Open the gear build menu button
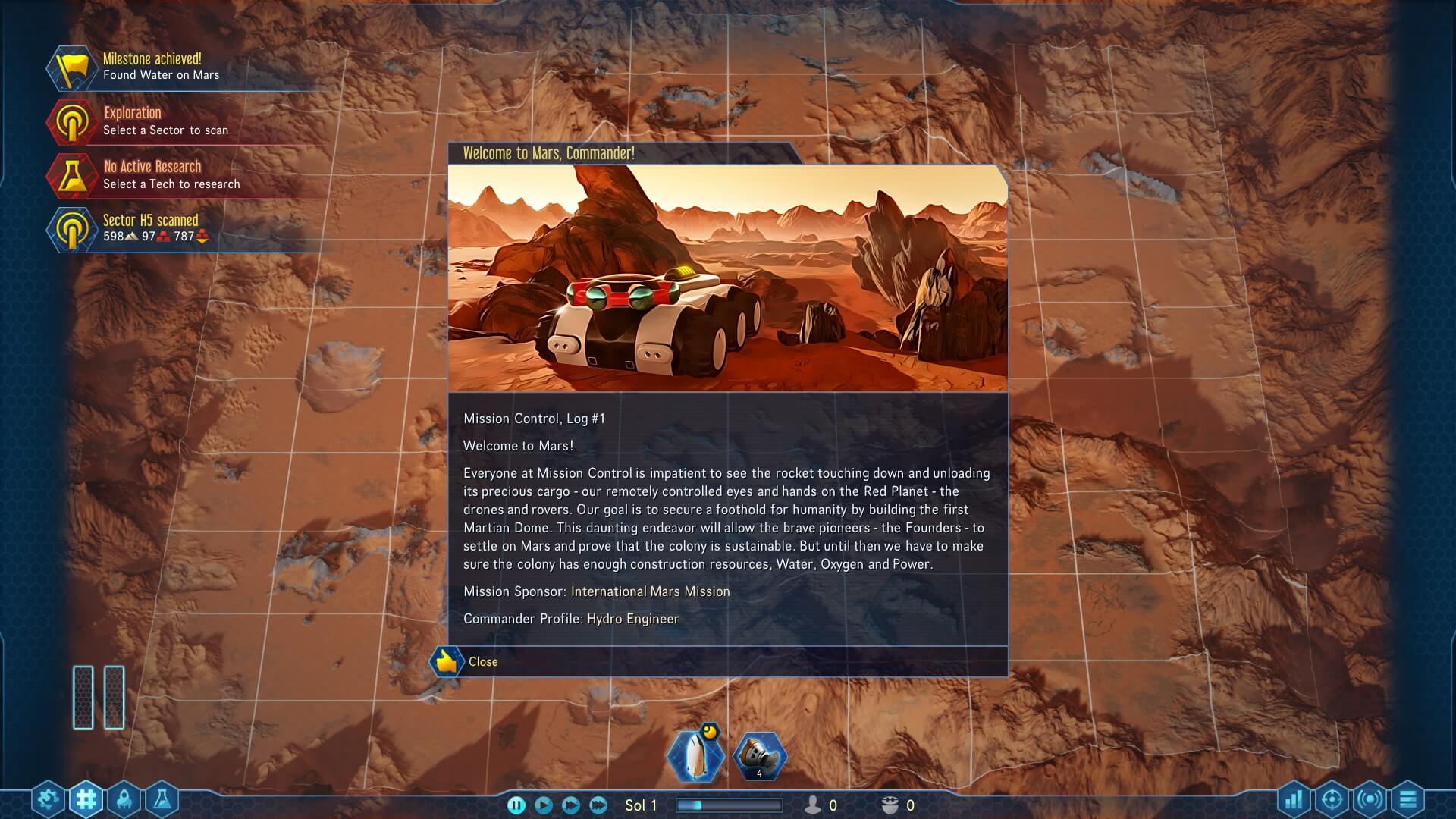1456x819 pixels. [x=49, y=799]
